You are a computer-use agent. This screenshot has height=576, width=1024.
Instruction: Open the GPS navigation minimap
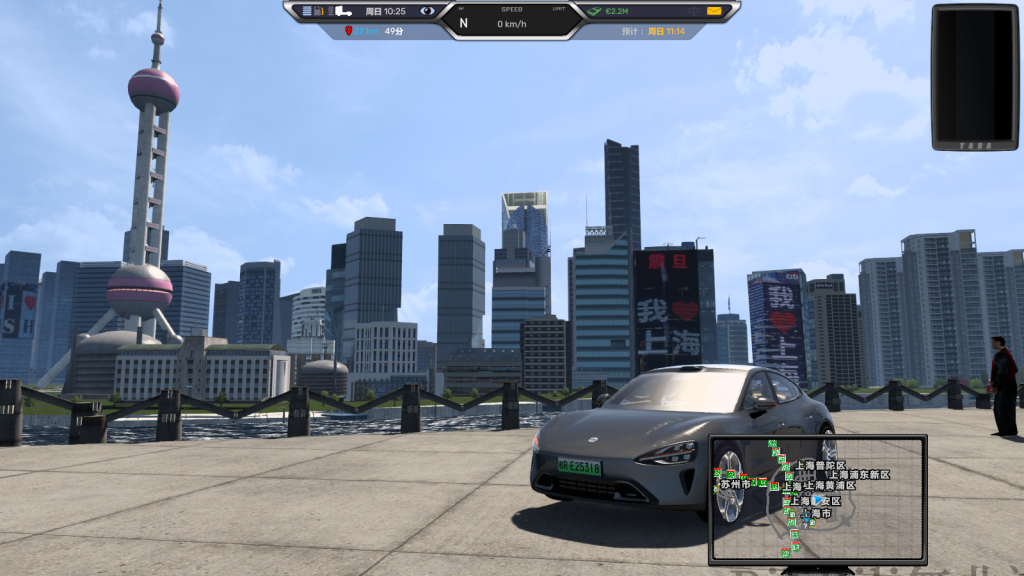pos(817,498)
